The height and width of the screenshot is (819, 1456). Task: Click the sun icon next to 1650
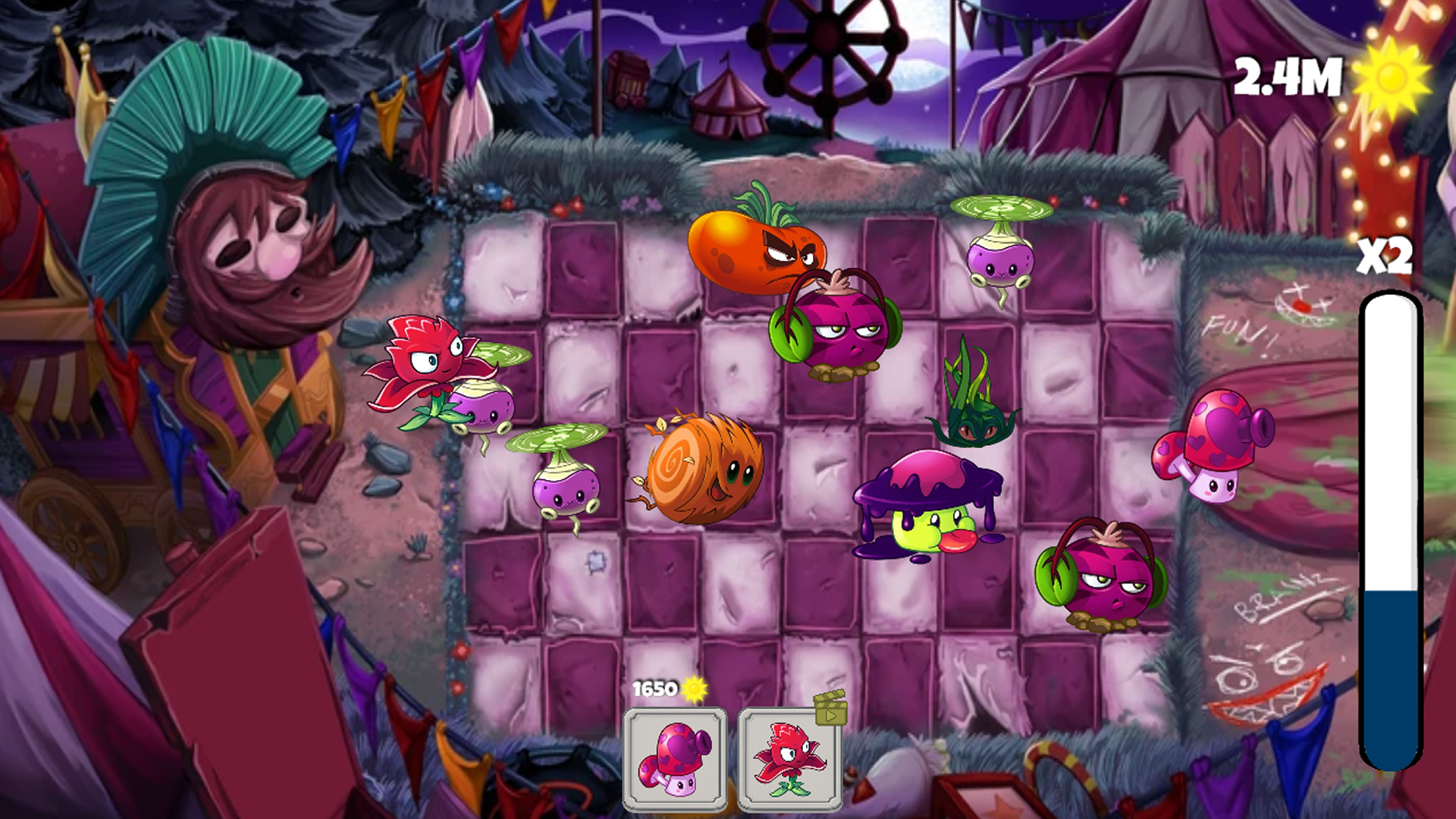pyautogui.click(x=695, y=689)
